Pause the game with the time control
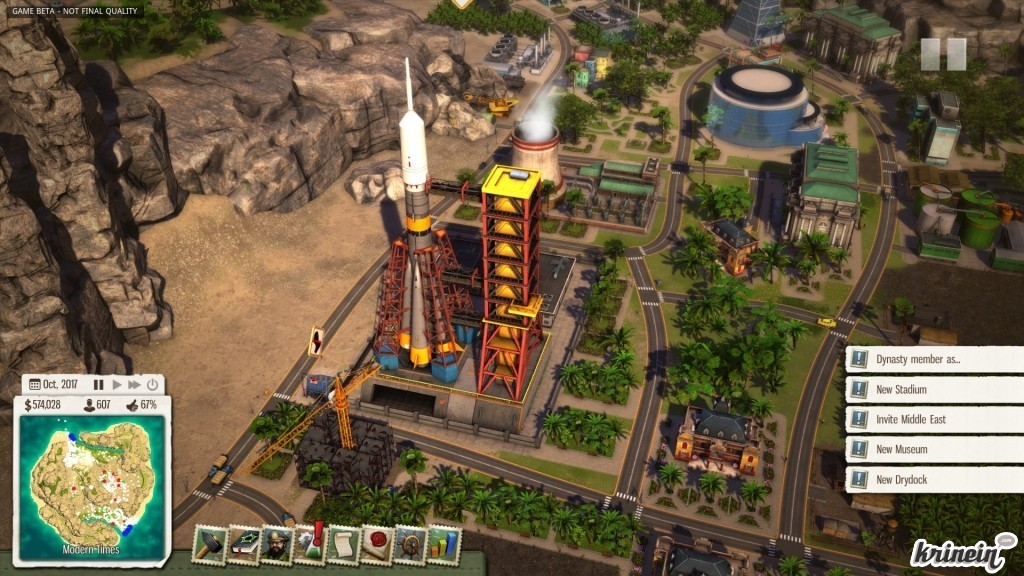The width and height of the screenshot is (1024, 576). point(98,384)
